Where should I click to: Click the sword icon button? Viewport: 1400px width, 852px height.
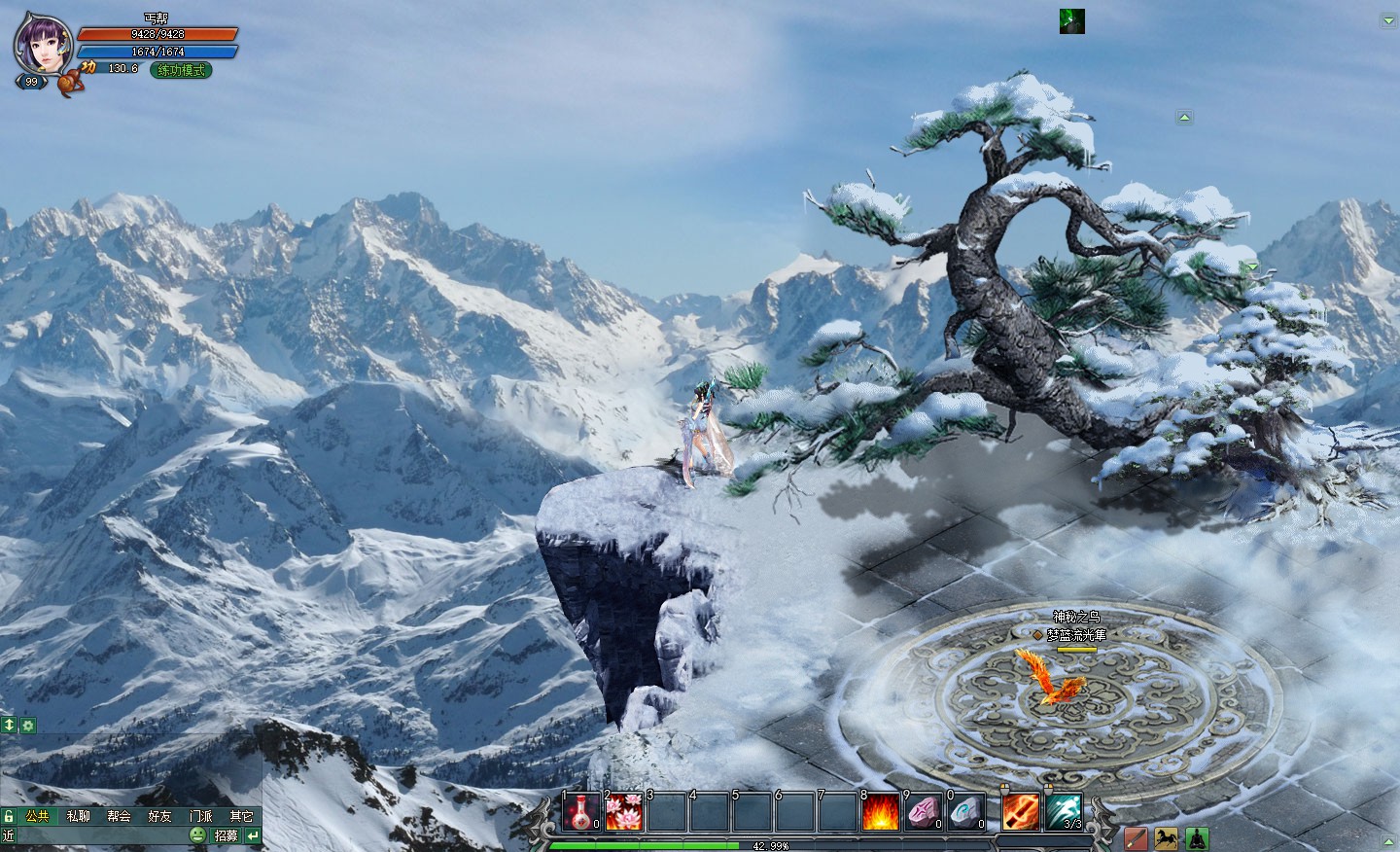(1136, 838)
